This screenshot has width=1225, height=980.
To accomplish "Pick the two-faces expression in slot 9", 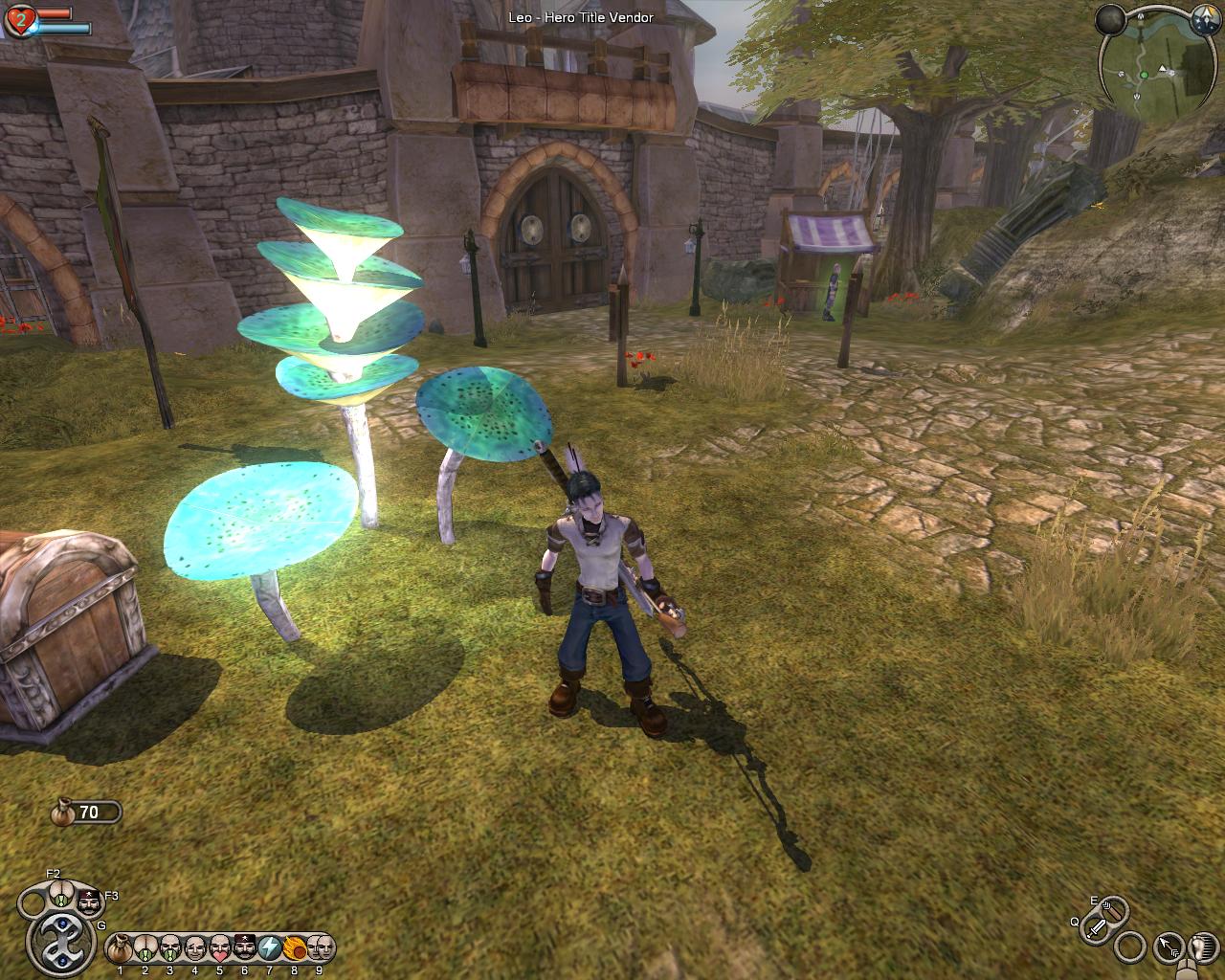I will tap(320, 948).
